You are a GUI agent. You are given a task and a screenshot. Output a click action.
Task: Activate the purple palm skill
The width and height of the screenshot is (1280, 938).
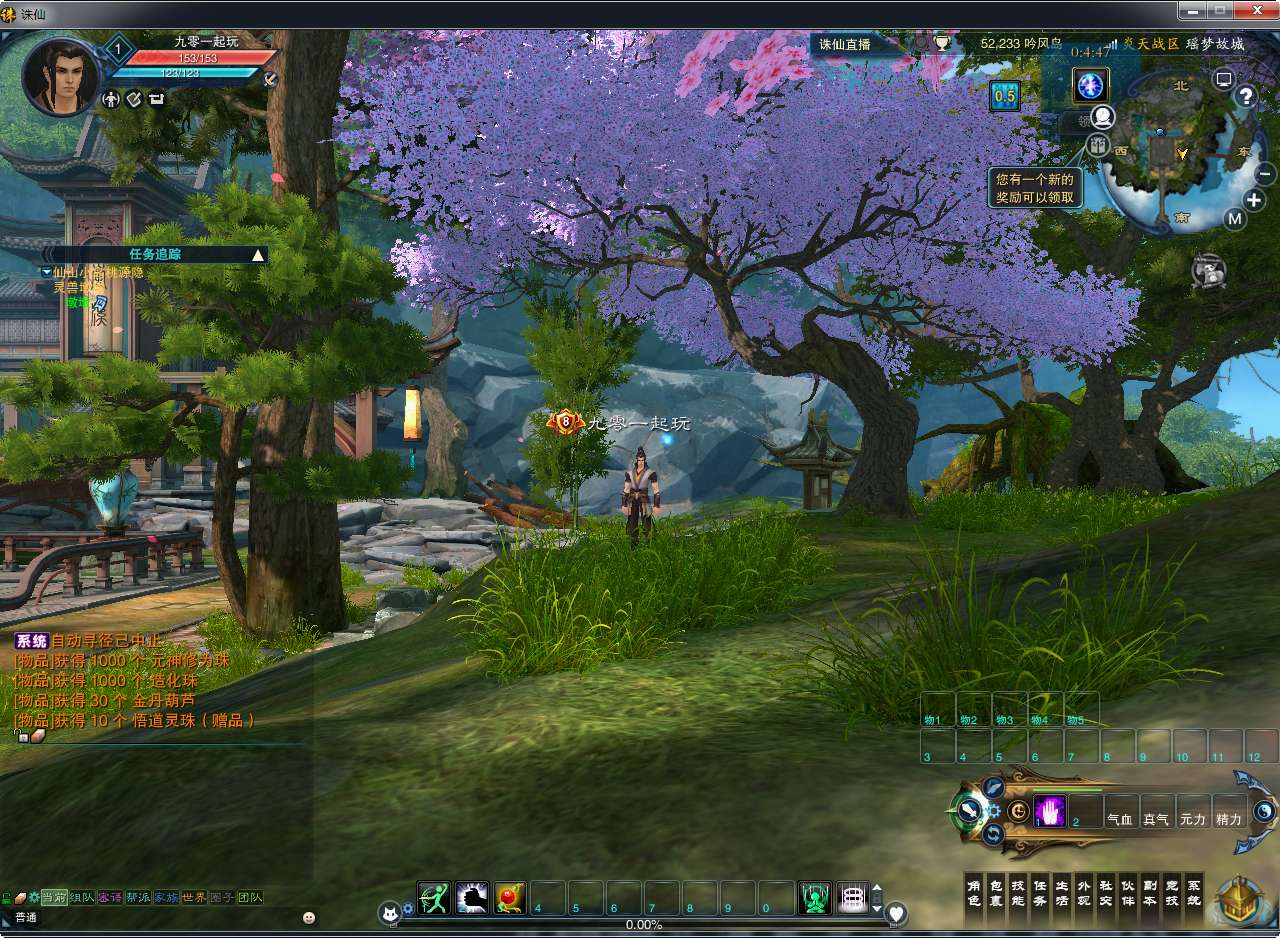click(1050, 812)
